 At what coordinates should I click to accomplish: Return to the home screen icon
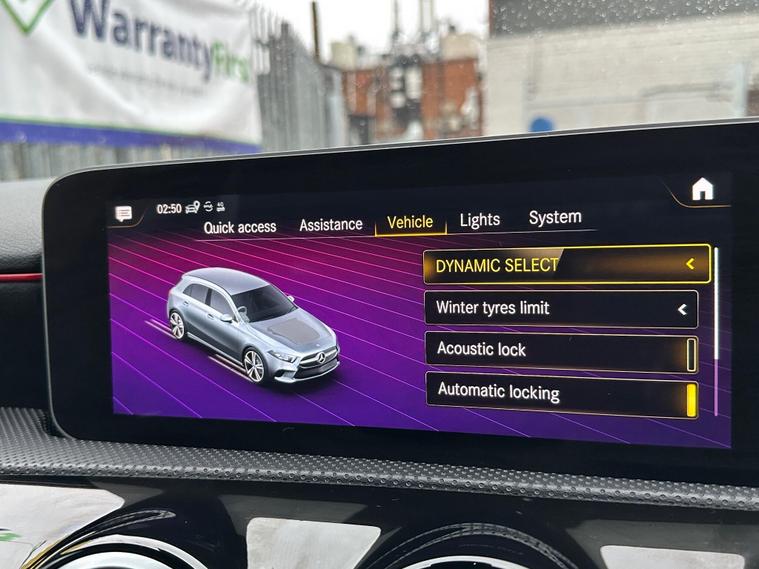click(x=702, y=188)
